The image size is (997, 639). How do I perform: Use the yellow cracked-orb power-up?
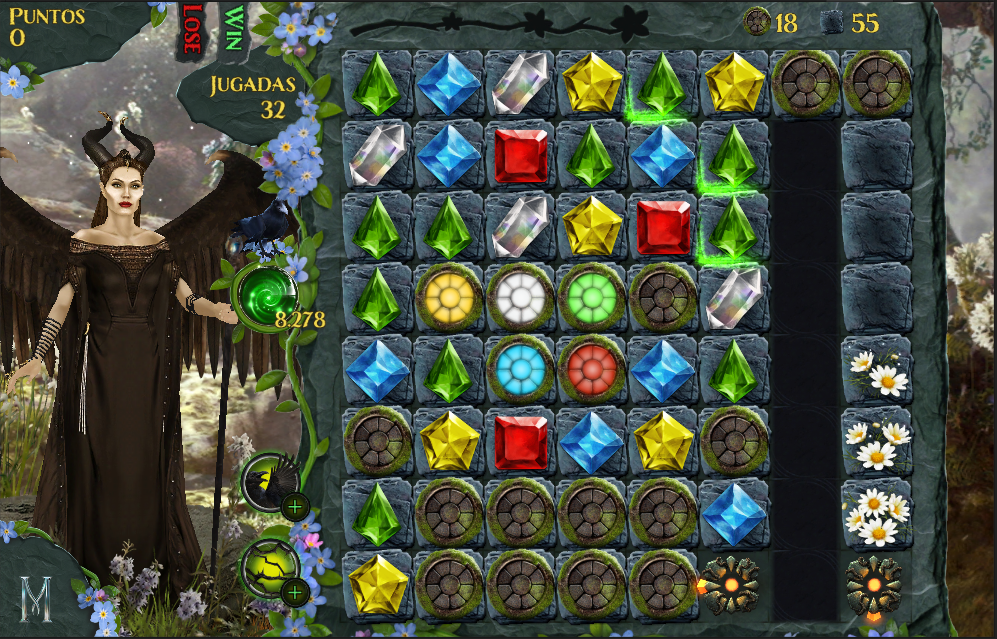pyautogui.click(x=269, y=567)
